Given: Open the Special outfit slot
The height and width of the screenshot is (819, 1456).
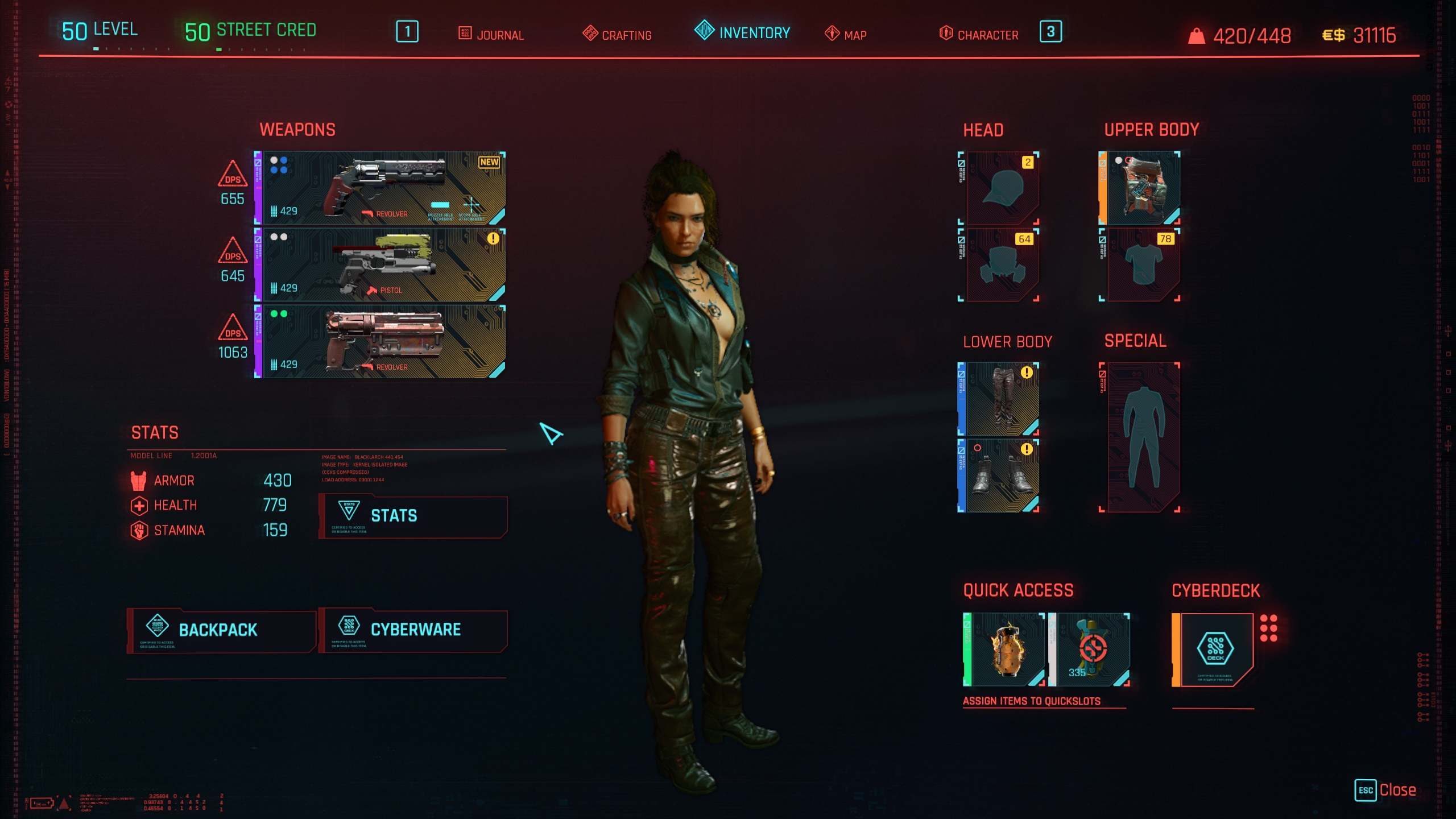Looking at the screenshot, I should coord(1143,437).
